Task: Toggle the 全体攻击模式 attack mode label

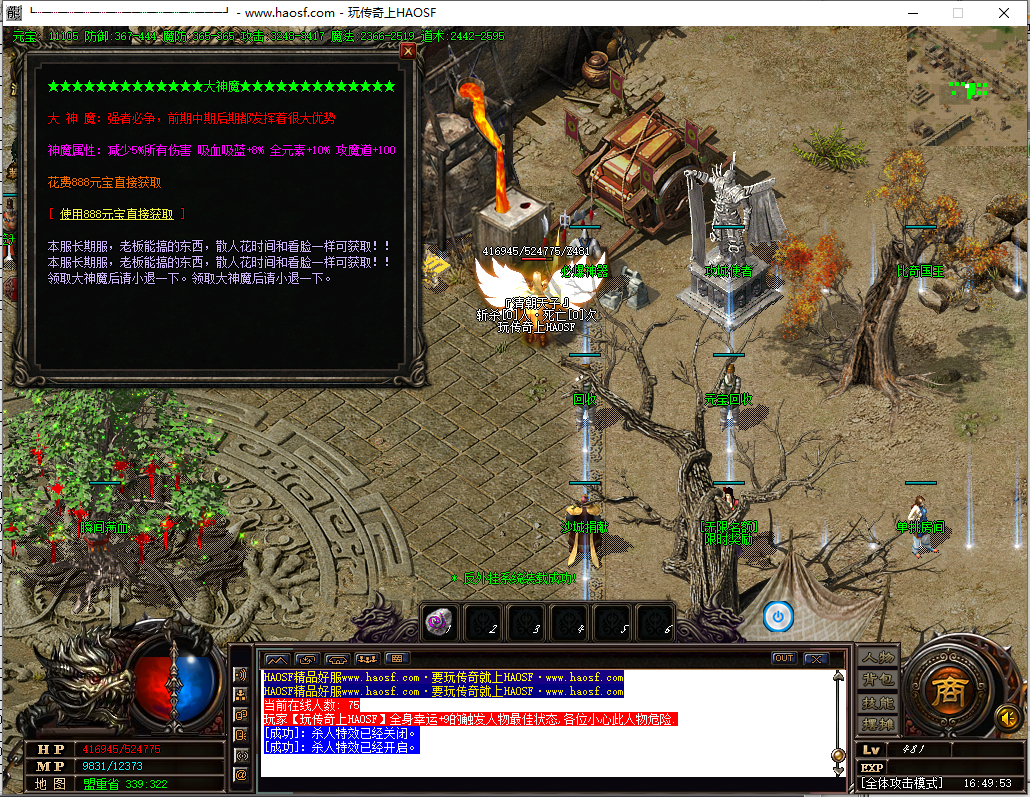Action: coord(902,783)
